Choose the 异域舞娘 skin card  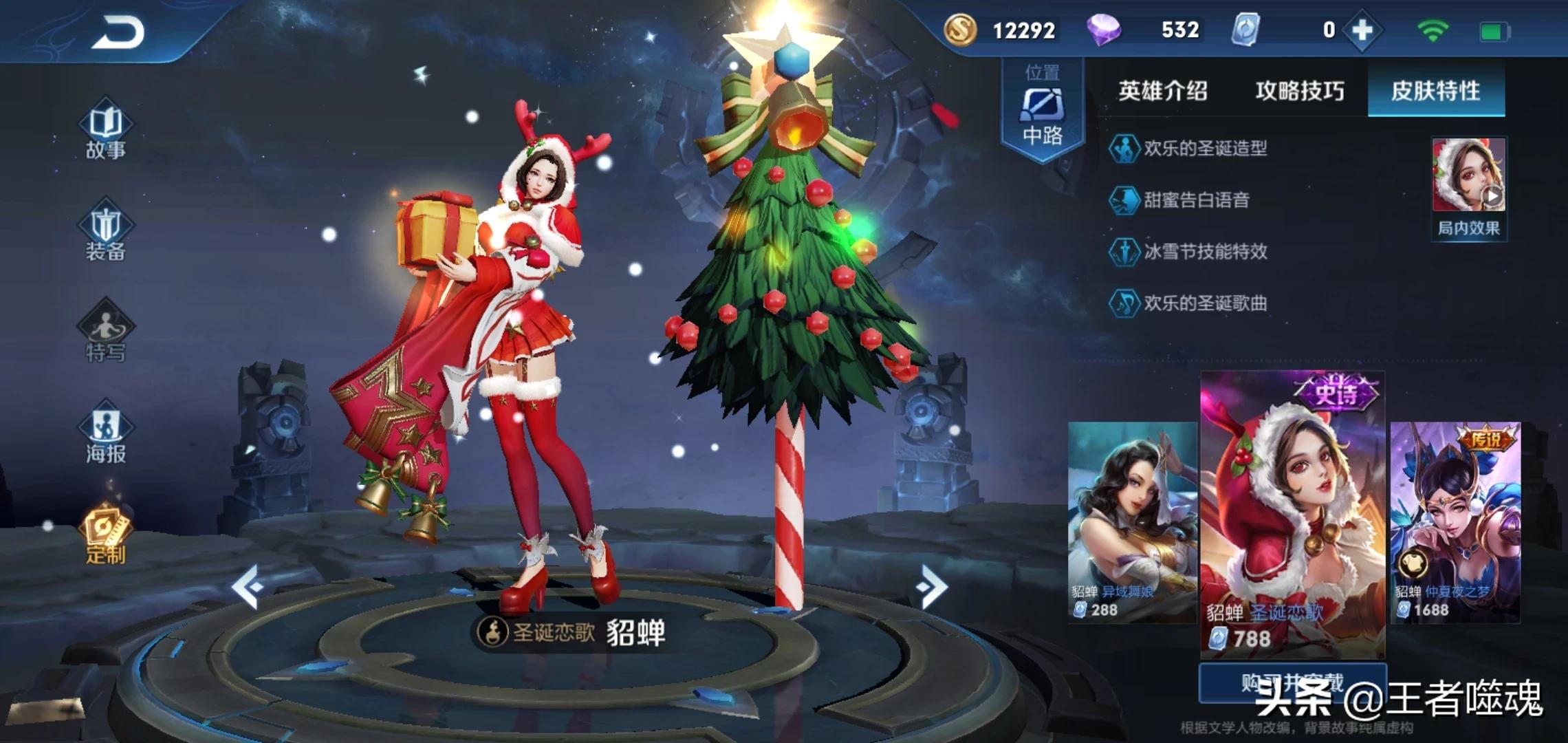click(x=1132, y=521)
